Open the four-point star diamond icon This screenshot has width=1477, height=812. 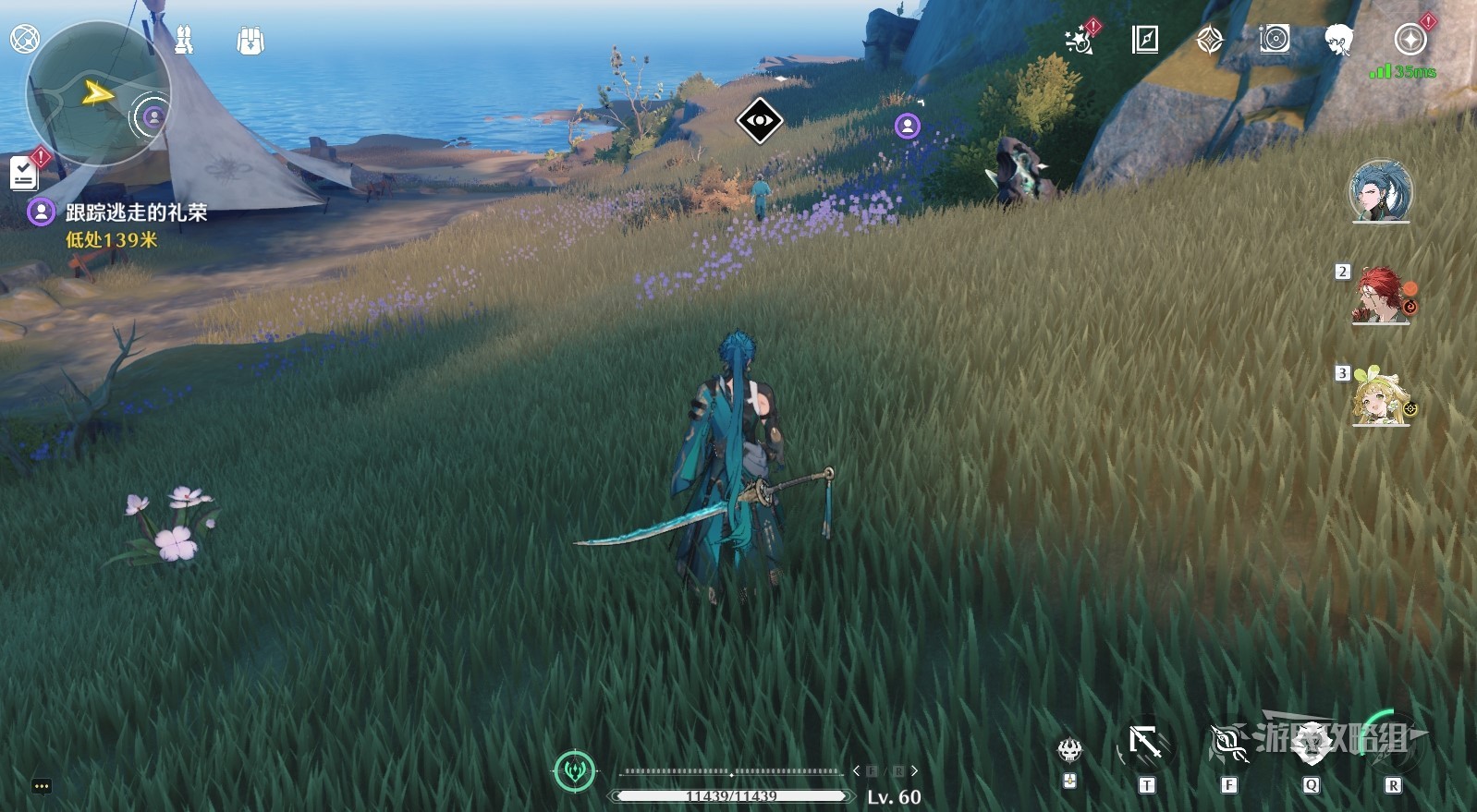[1209, 40]
